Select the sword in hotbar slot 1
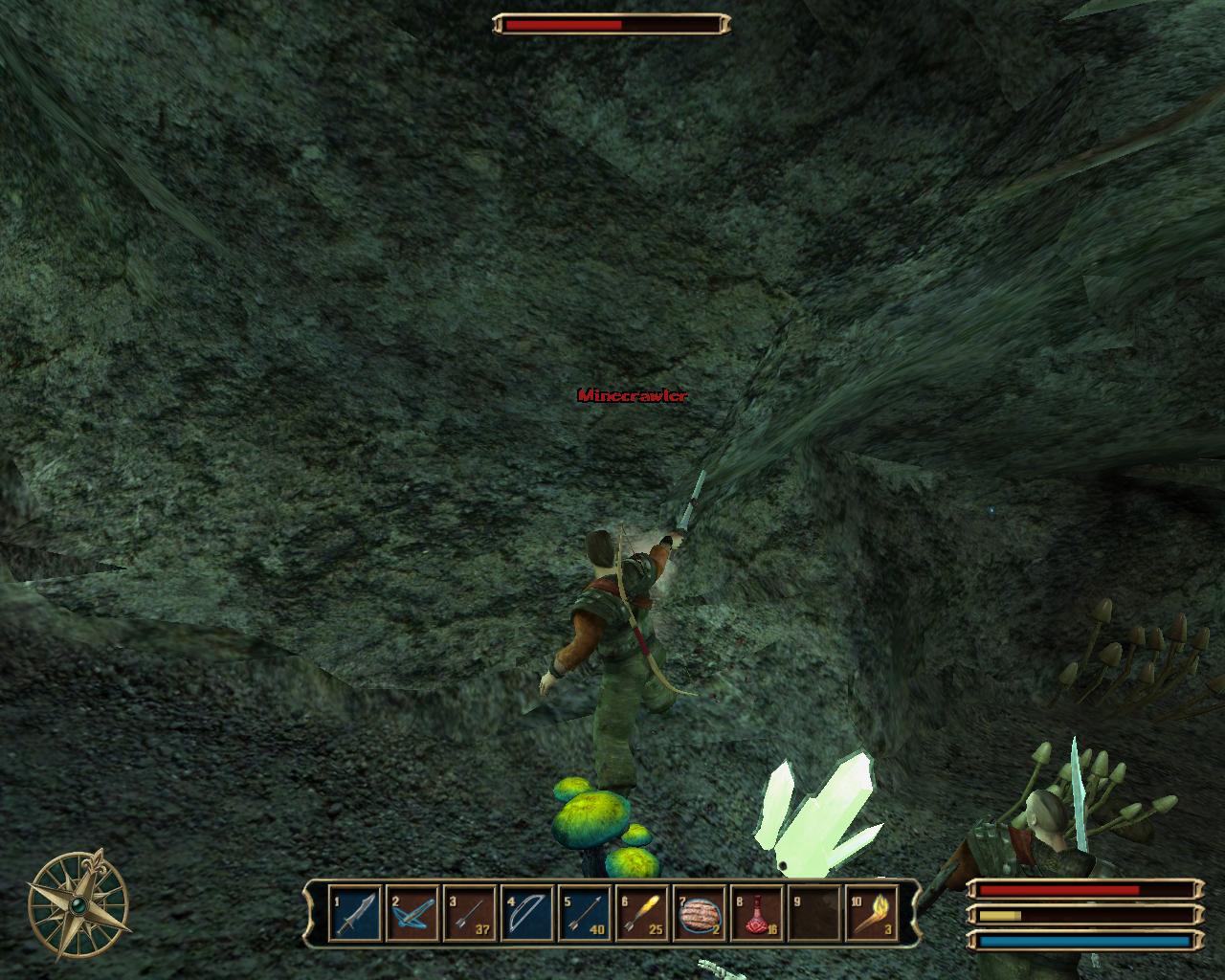Image resolution: width=1225 pixels, height=980 pixels. [x=354, y=914]
